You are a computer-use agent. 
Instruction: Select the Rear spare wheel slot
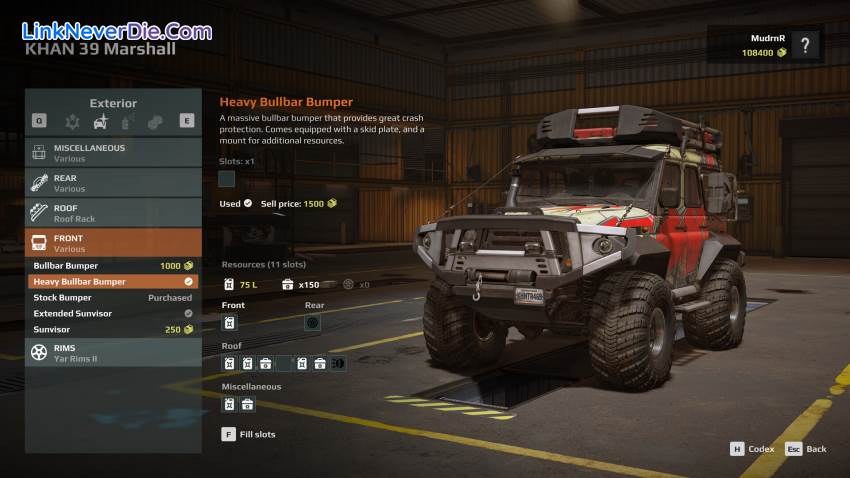312,323
